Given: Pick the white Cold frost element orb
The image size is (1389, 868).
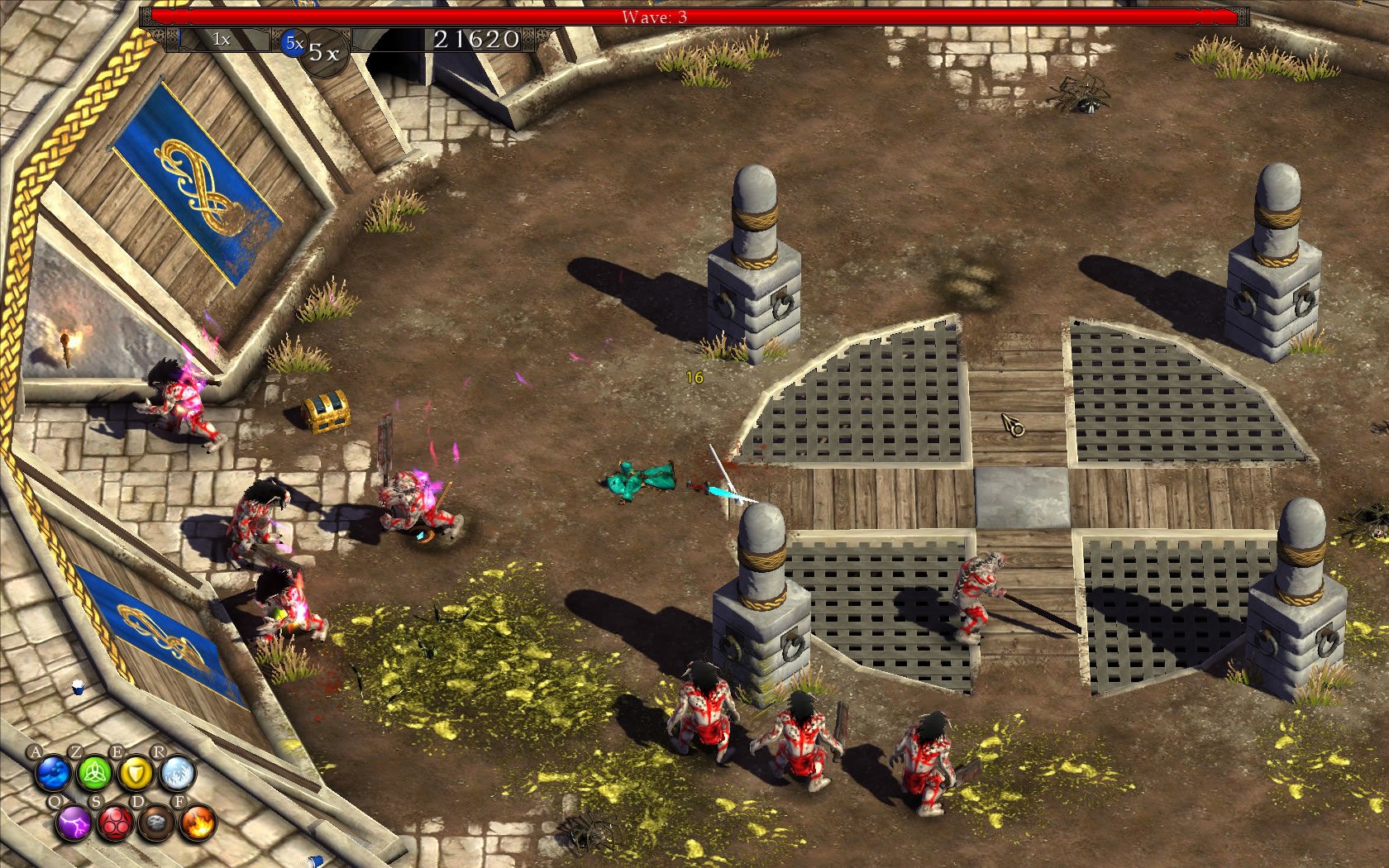Looking at the screenshot, I should [x=177, y=775].
